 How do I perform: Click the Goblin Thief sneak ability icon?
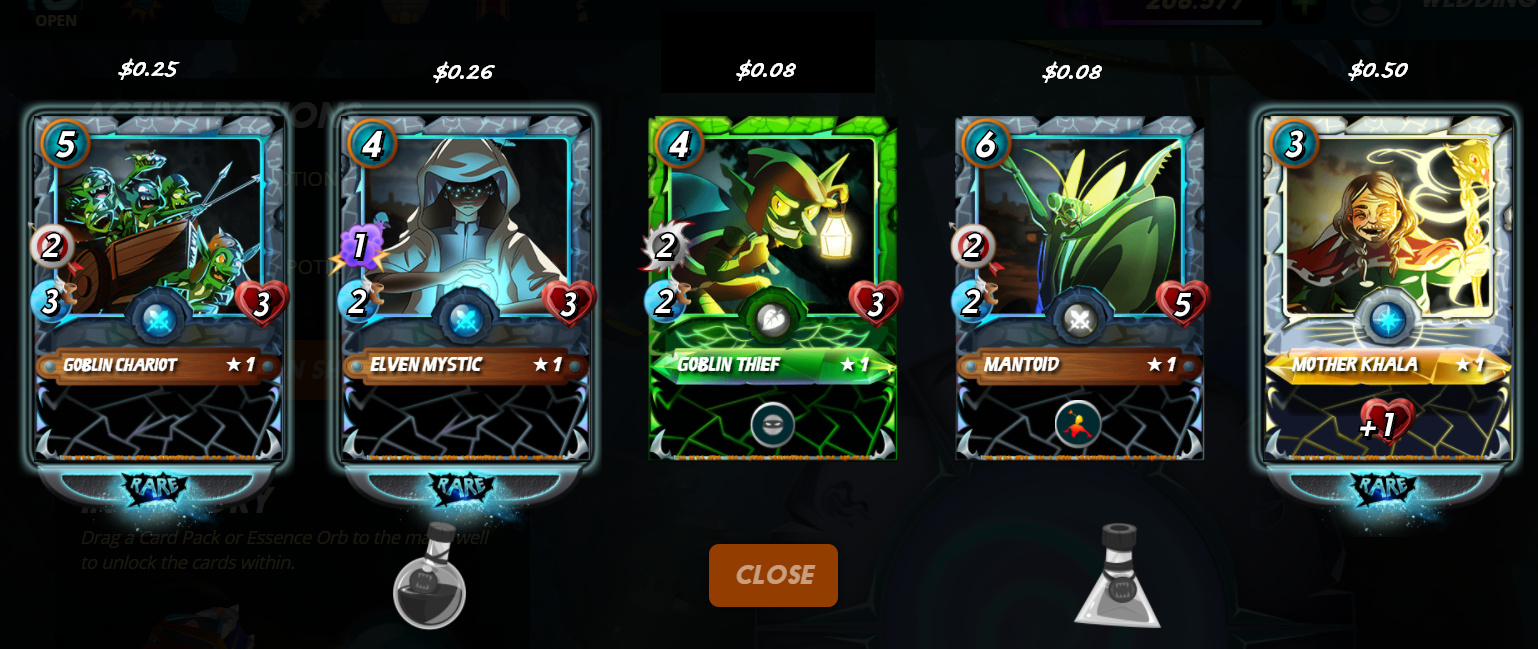(x=773, y=425)
